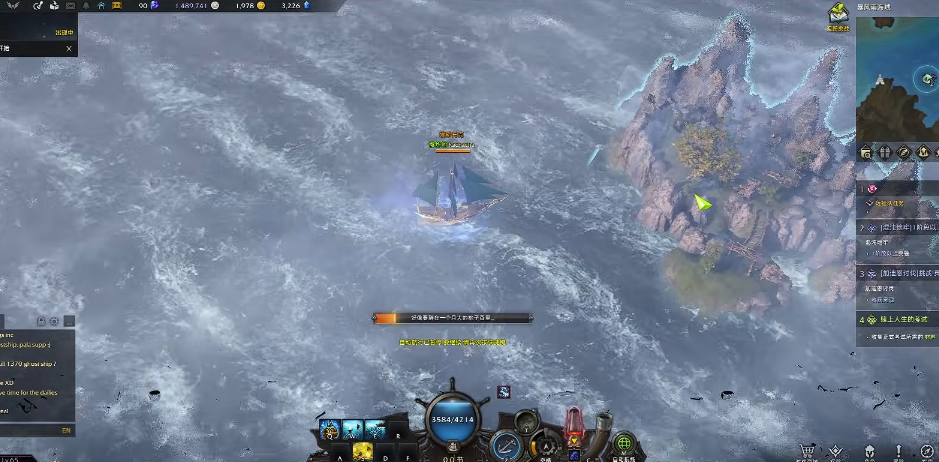Click the green globe icon on the ship HUD
This screenshot has height=462, width=939.
tap(625, 442)
